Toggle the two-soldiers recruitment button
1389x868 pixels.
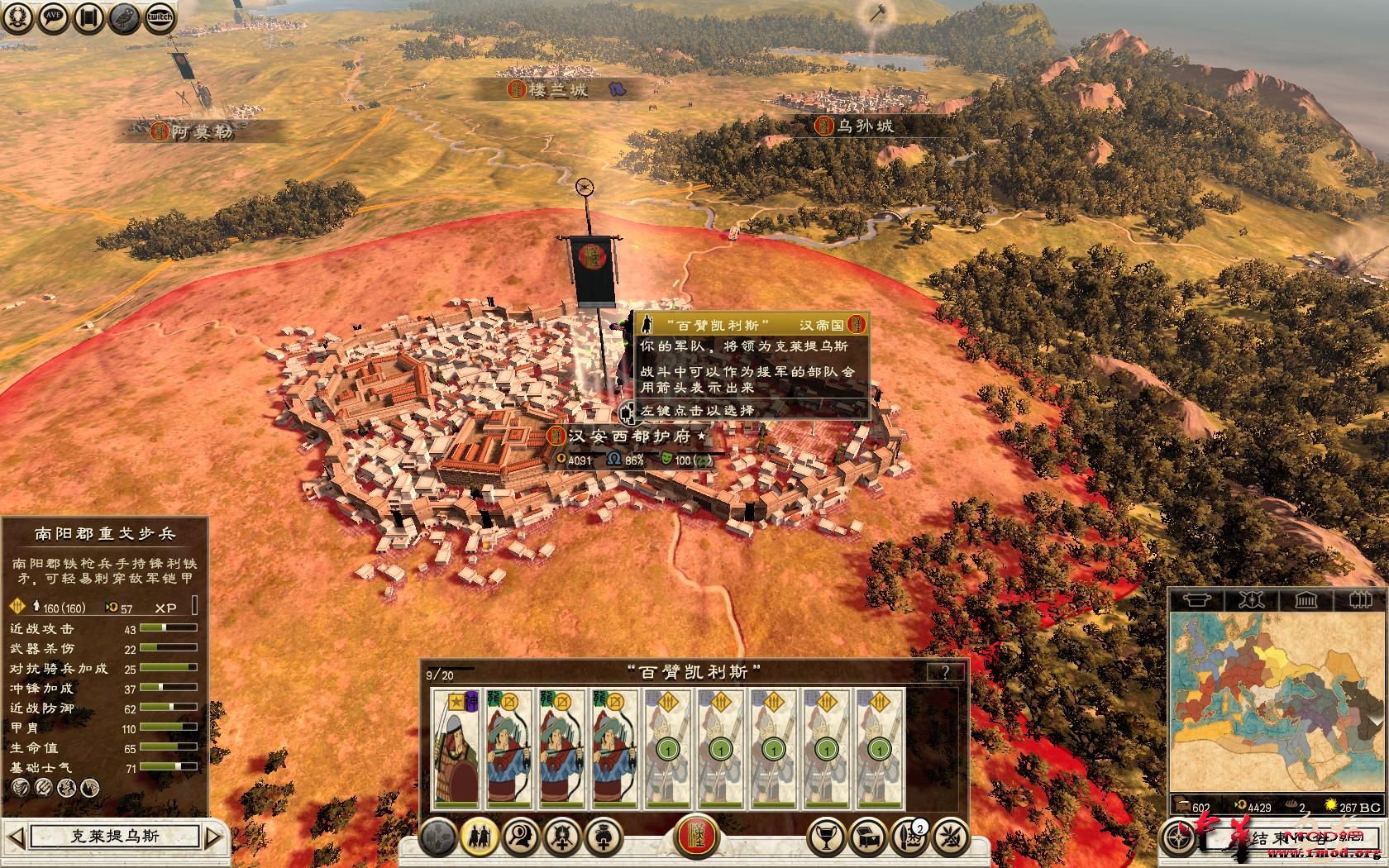tap(479, 837)
